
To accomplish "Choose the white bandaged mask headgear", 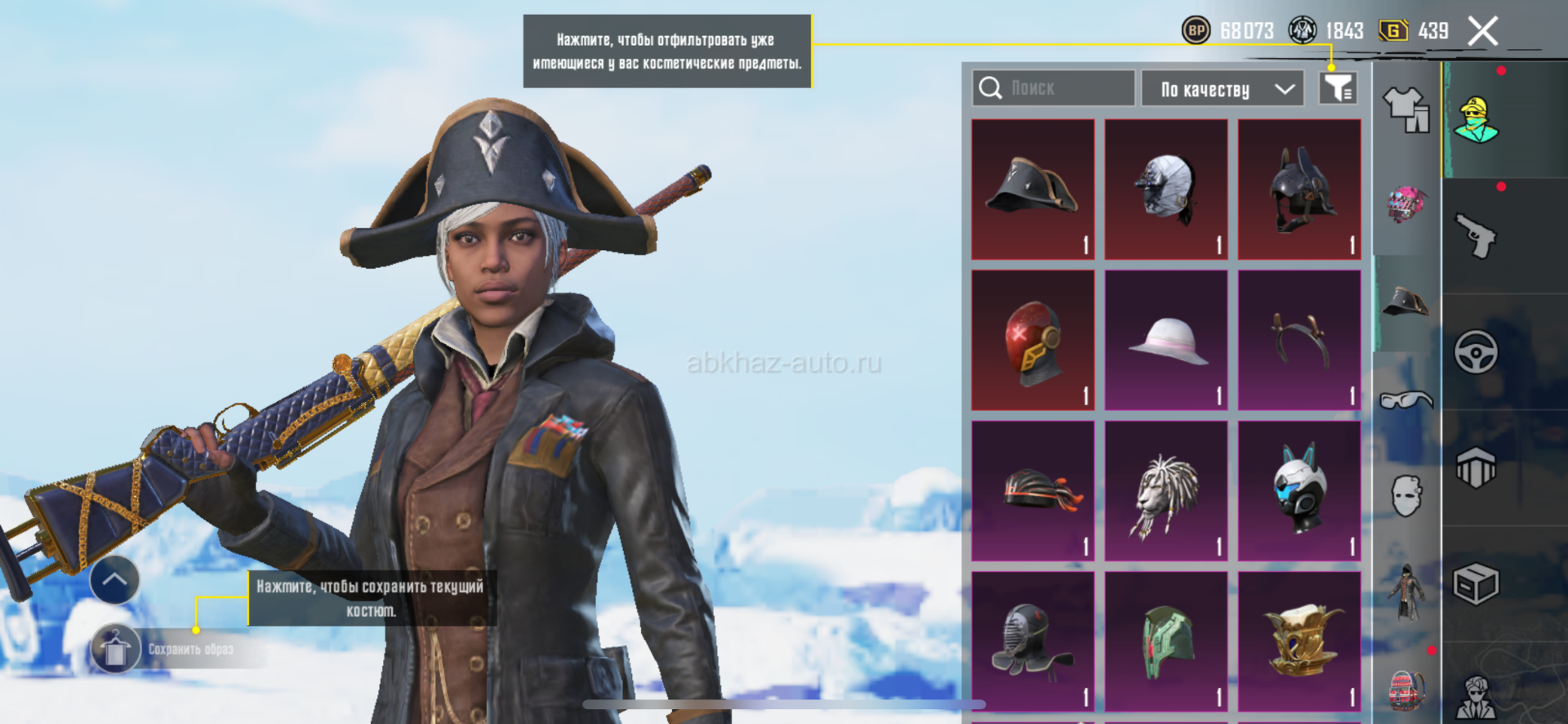I will point(1166,190).
